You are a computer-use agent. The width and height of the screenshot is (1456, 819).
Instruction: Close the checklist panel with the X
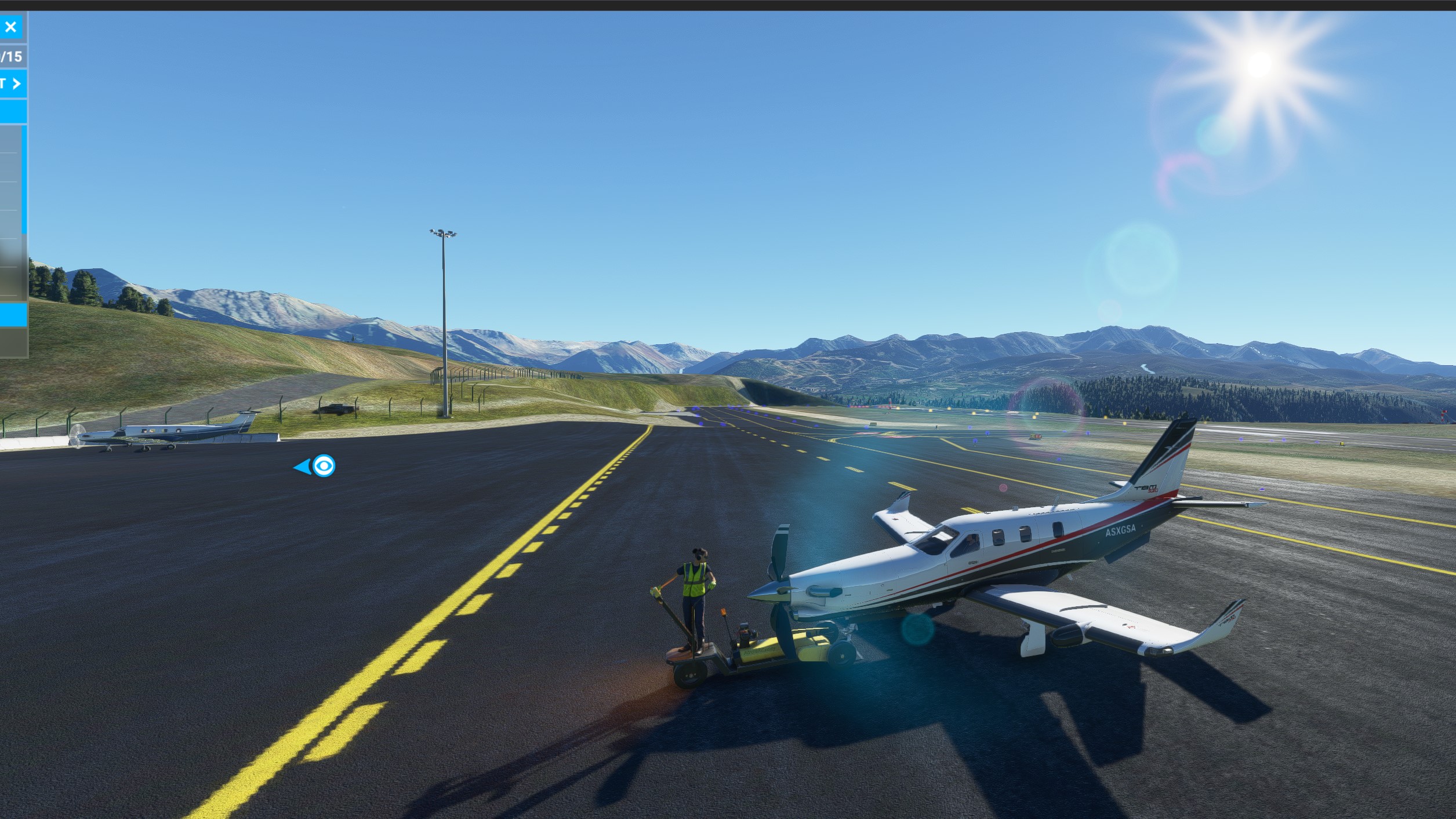click(x=10, y=27)
